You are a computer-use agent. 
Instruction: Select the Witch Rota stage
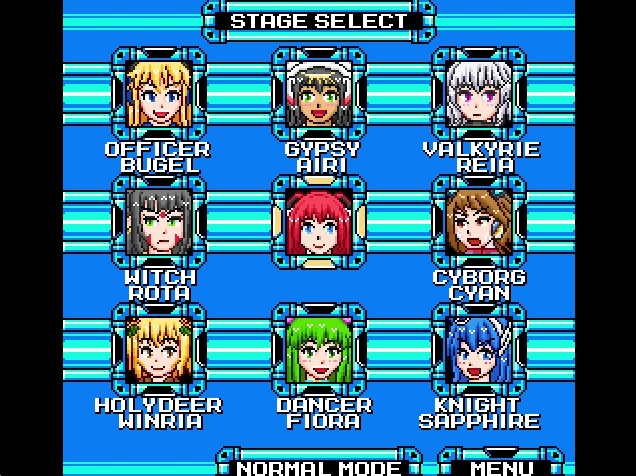159,222
